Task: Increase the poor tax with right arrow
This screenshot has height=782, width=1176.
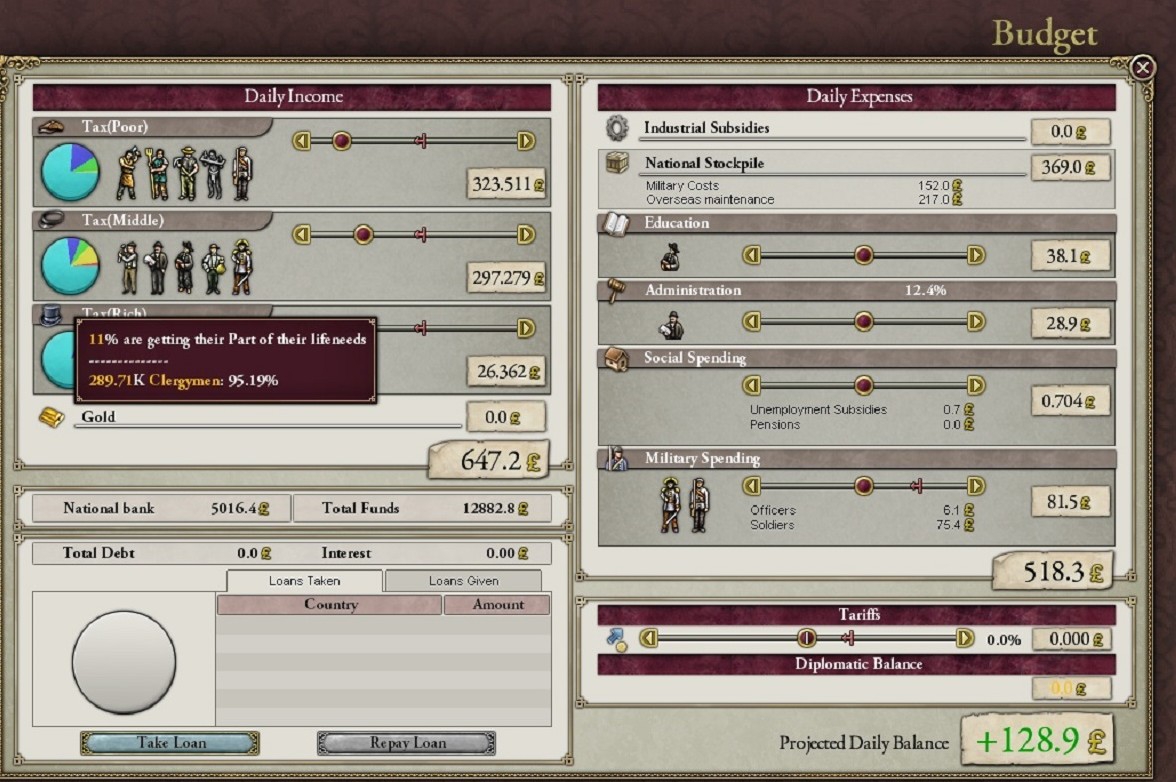Action: click(526, 141)
